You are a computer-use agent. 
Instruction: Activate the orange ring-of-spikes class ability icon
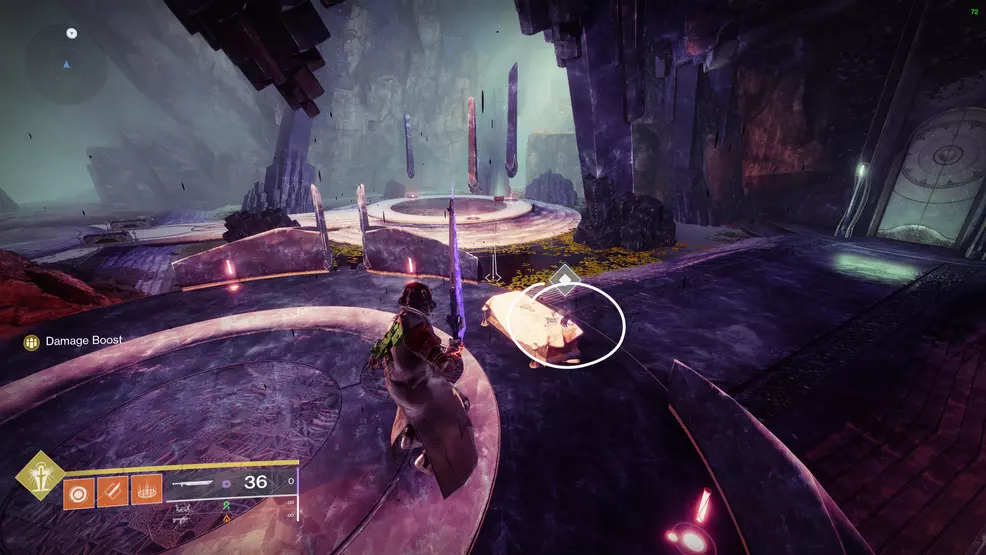point(146,491)
